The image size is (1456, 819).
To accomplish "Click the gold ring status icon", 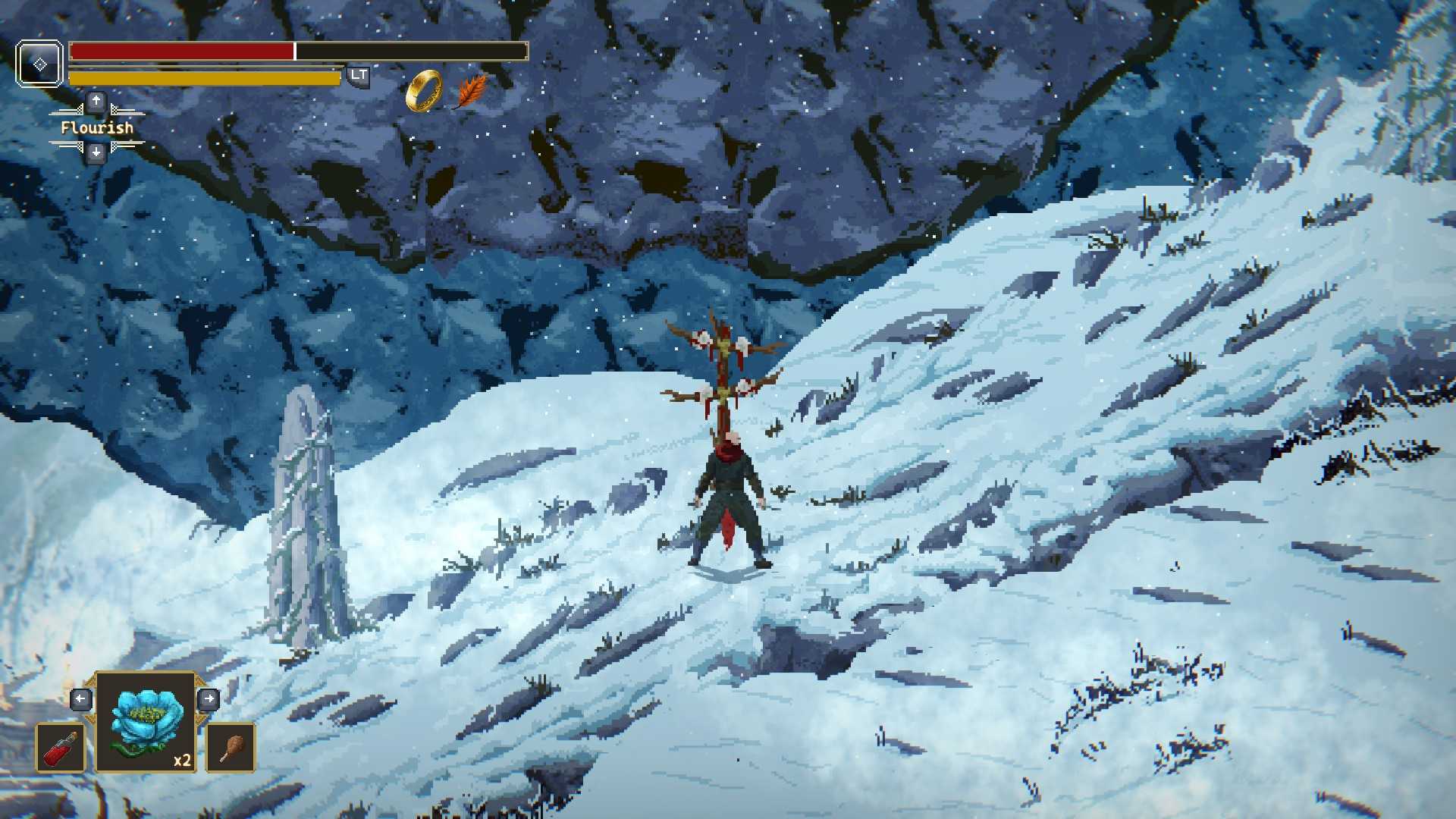I will click(423, 91).
